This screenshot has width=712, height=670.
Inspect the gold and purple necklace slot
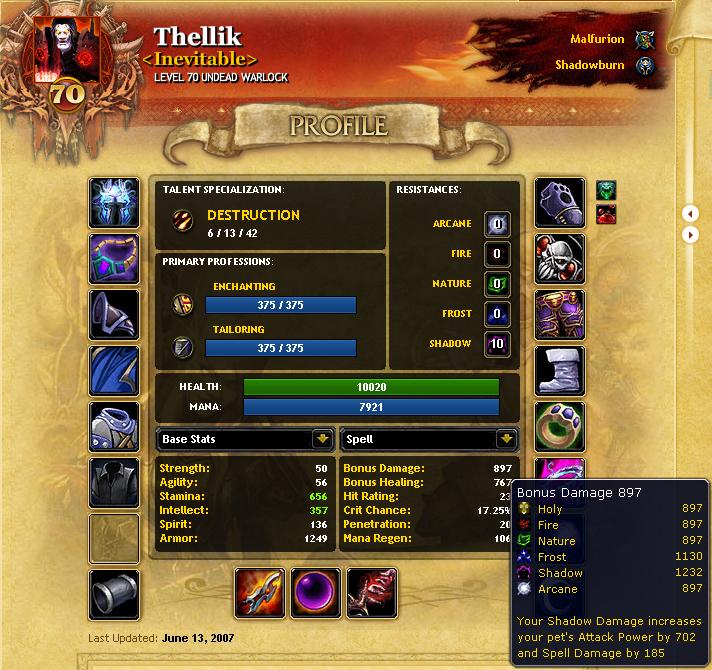point(113,259)
